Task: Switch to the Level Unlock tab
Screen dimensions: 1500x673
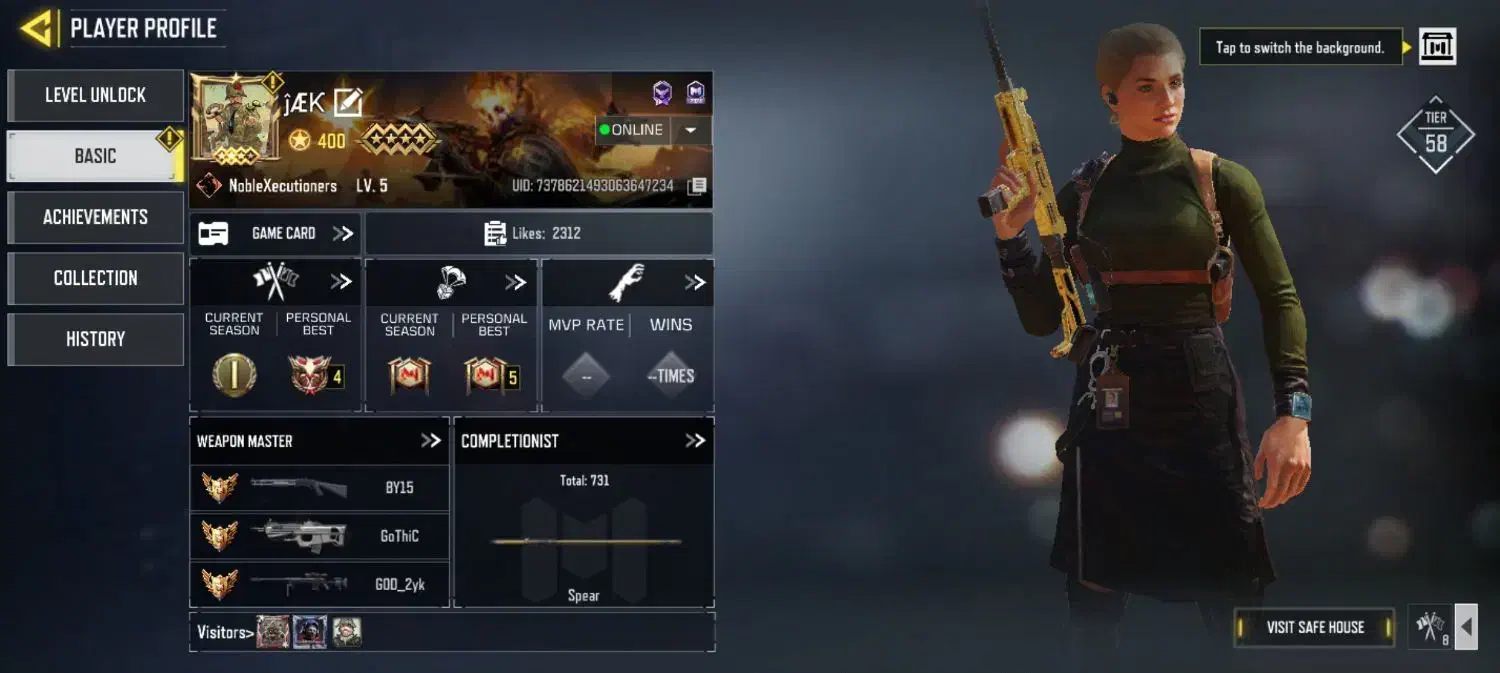Action: (95, 95)
